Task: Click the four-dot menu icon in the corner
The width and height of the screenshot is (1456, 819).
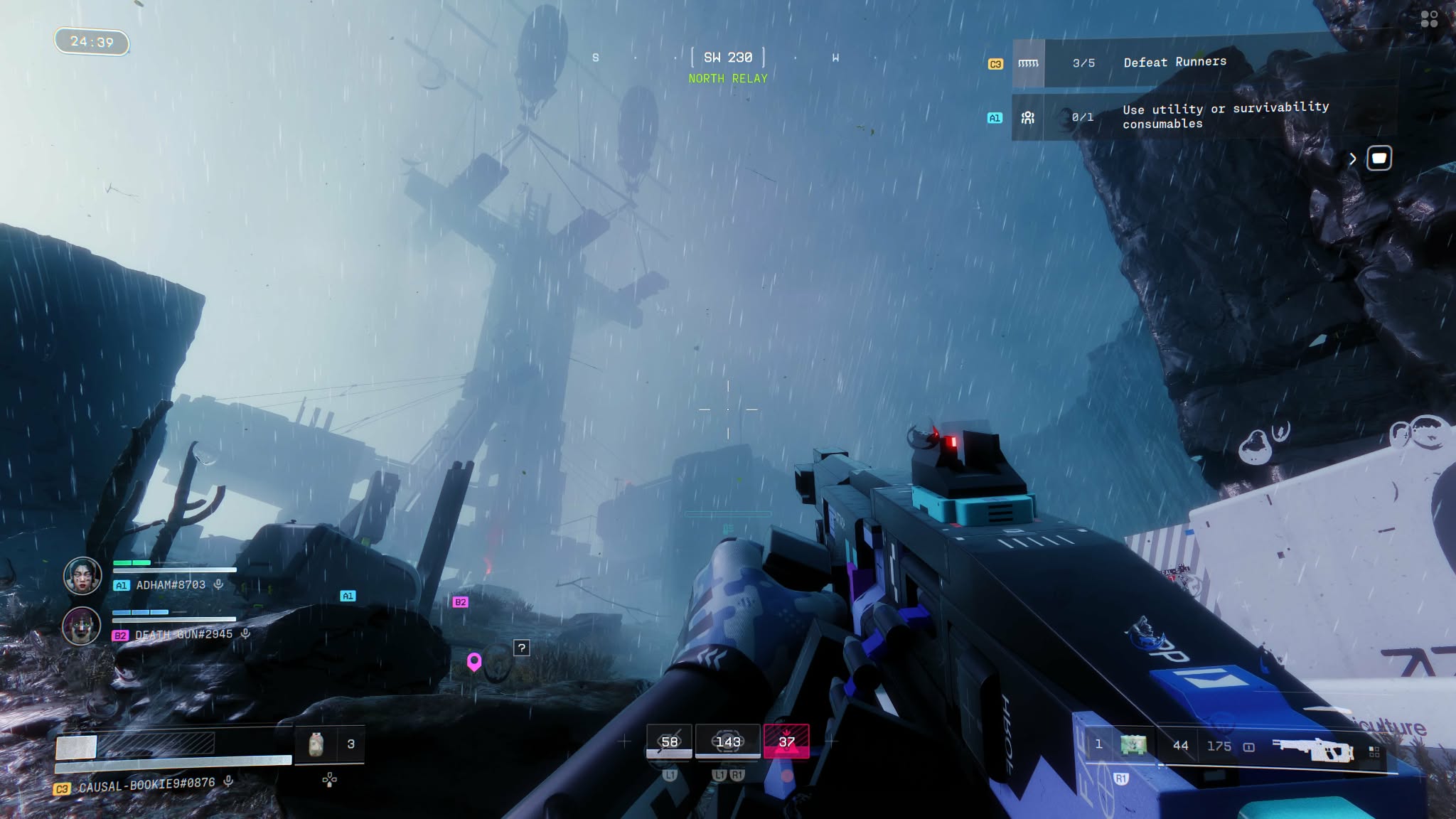Action: point(1429,19)
